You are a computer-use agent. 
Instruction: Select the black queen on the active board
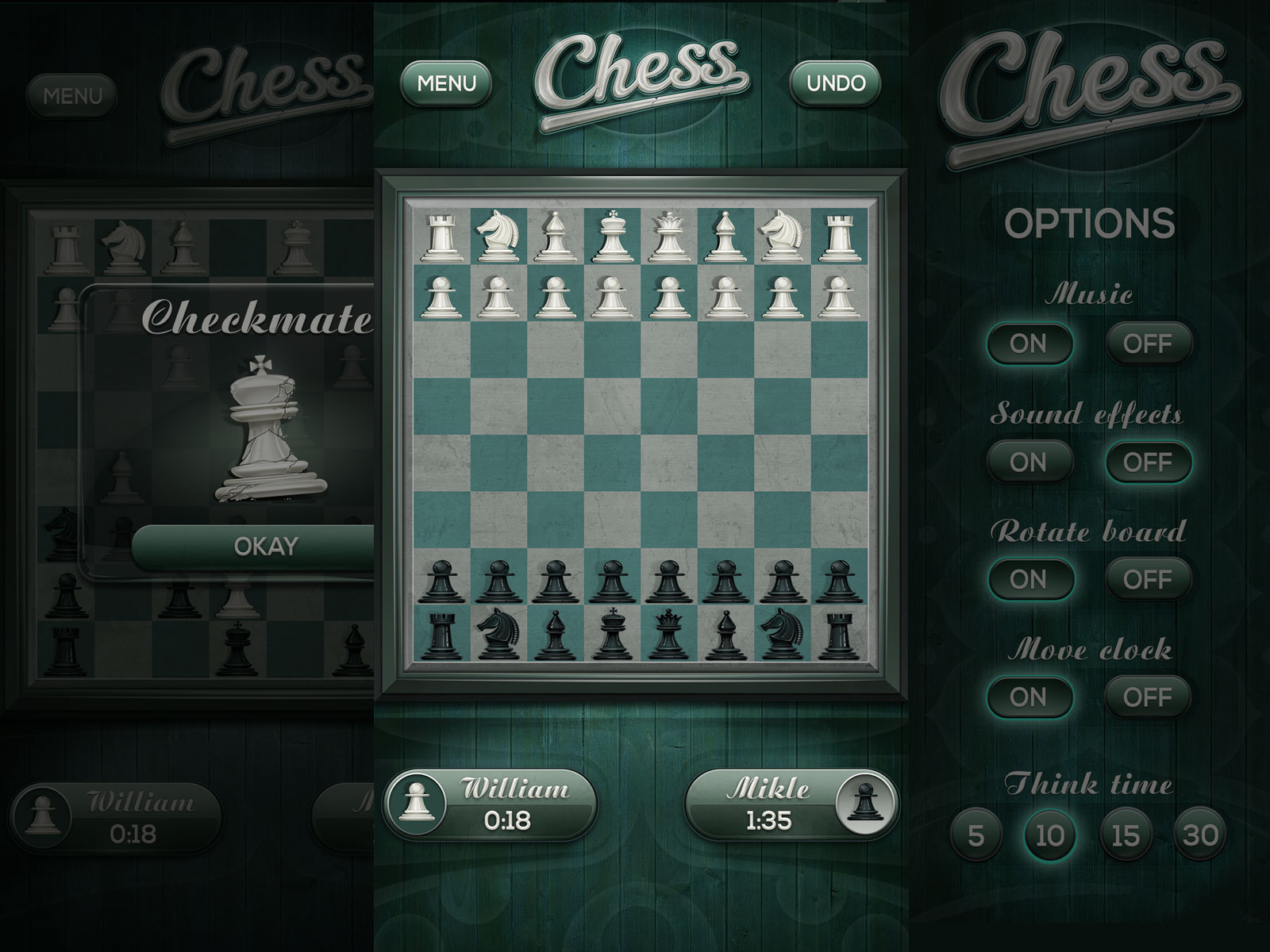[667, 635]
